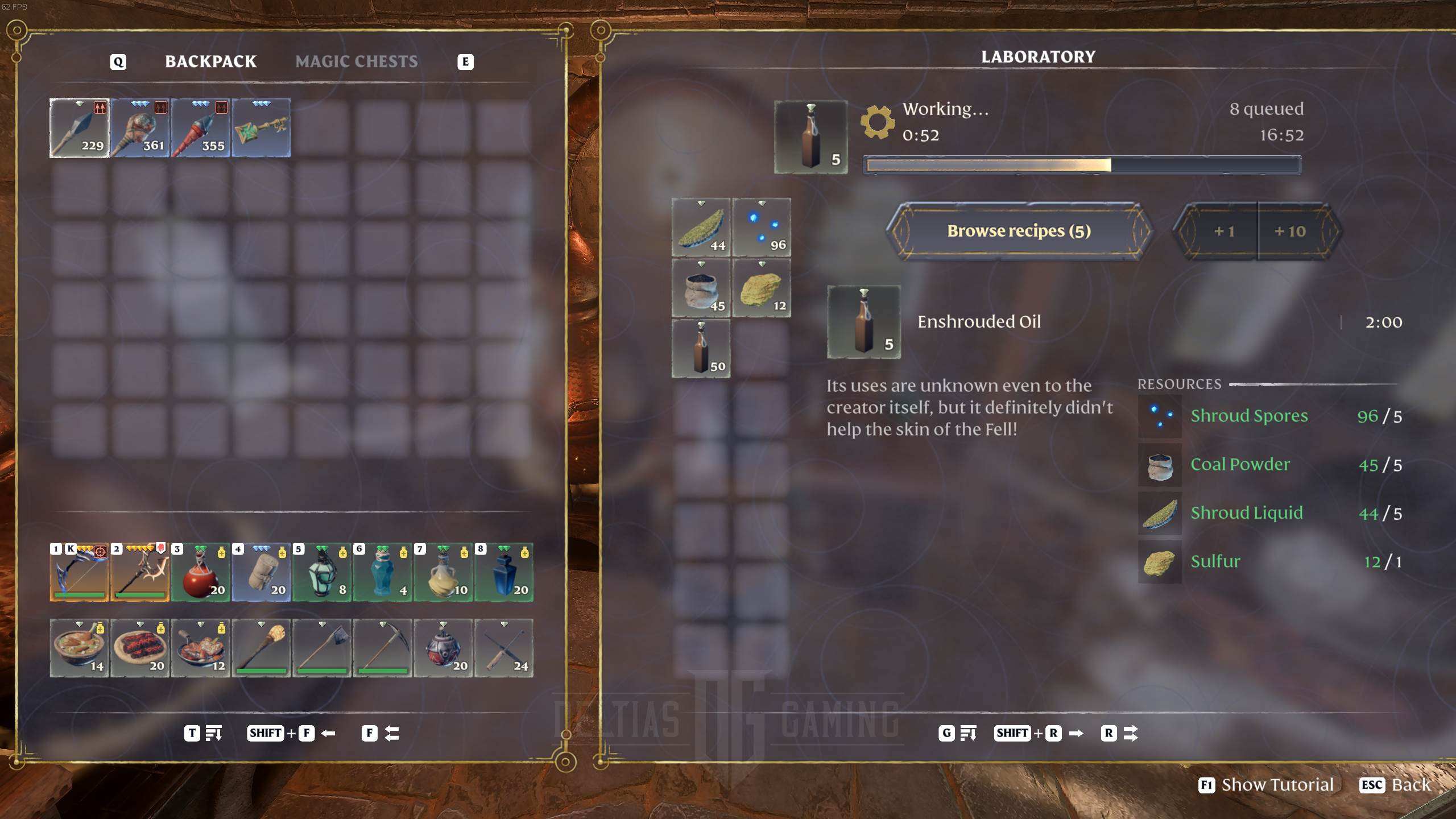Switch to the Magic Chests tab
1456x819 pixels.
point(357,61)
